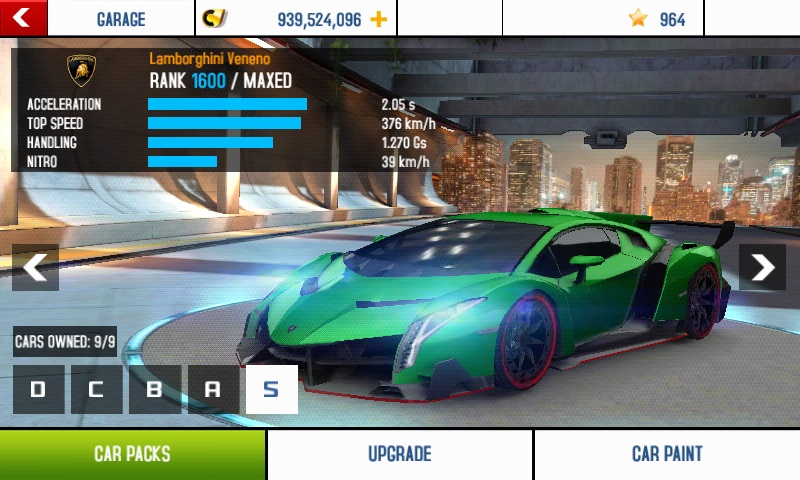Open the Upgrade menu
This screenshot has height=480, width=800.
tap(399, 454)
